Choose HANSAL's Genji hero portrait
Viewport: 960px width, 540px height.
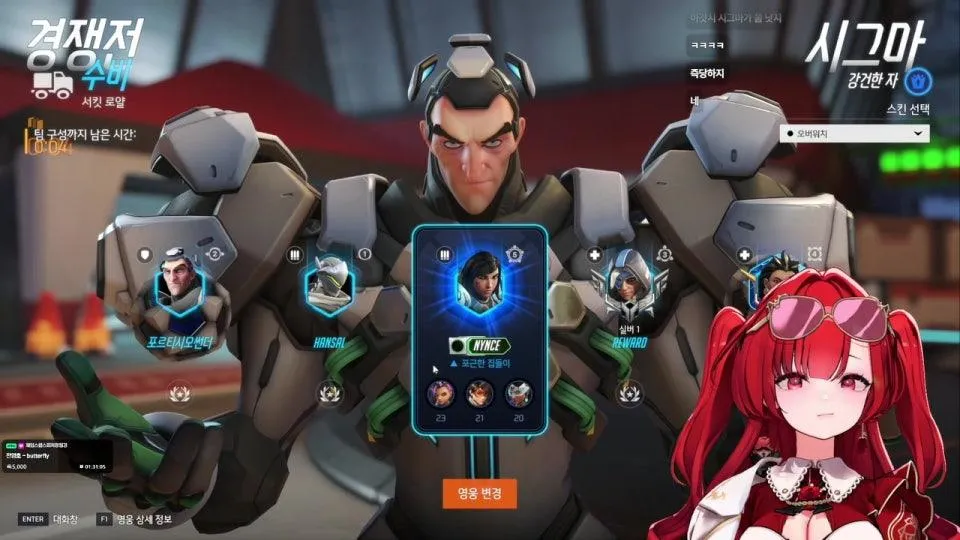pyautogui.click(x=329, y=284)
